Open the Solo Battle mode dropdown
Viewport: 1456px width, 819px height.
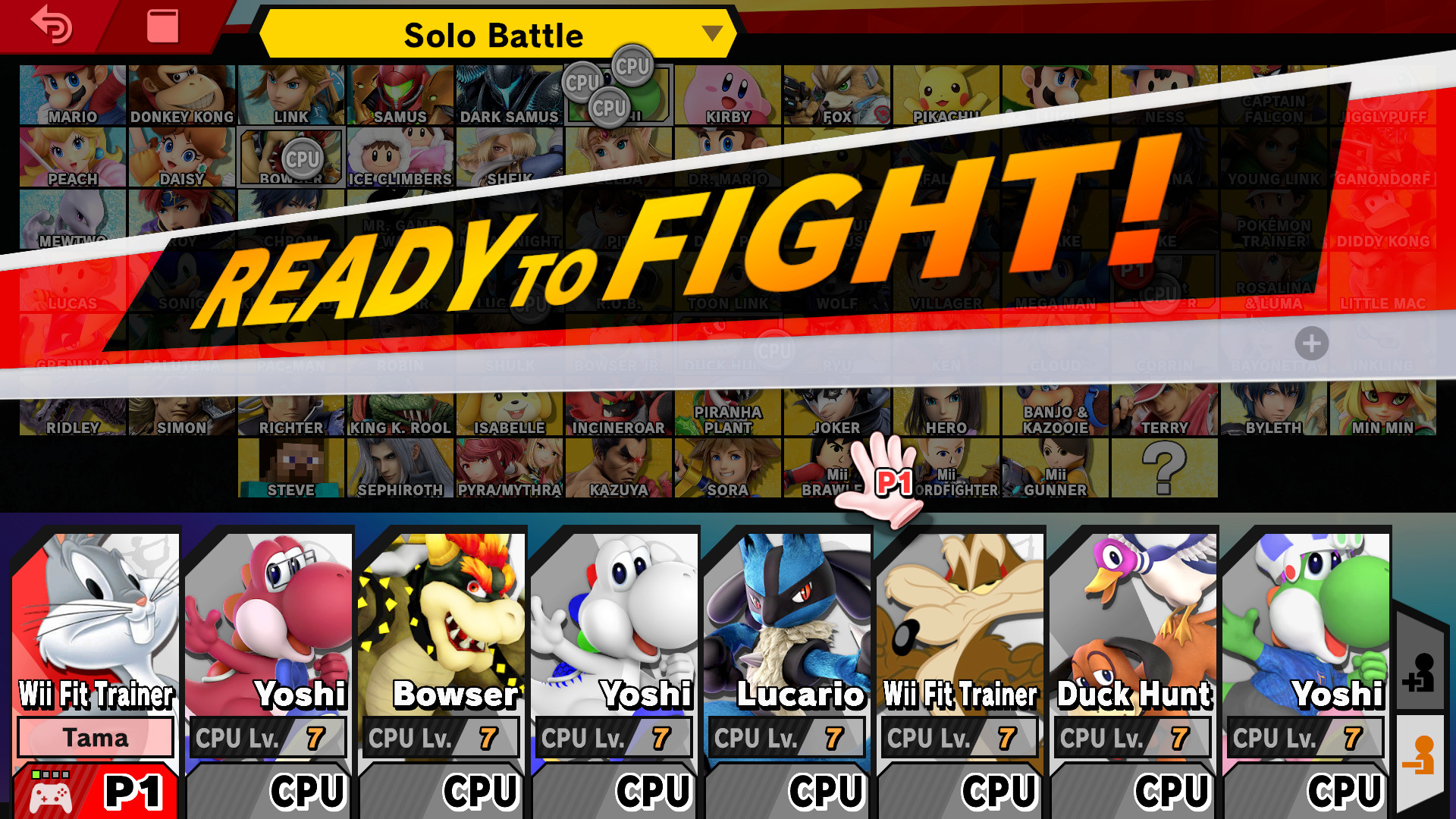pos(494,34)
